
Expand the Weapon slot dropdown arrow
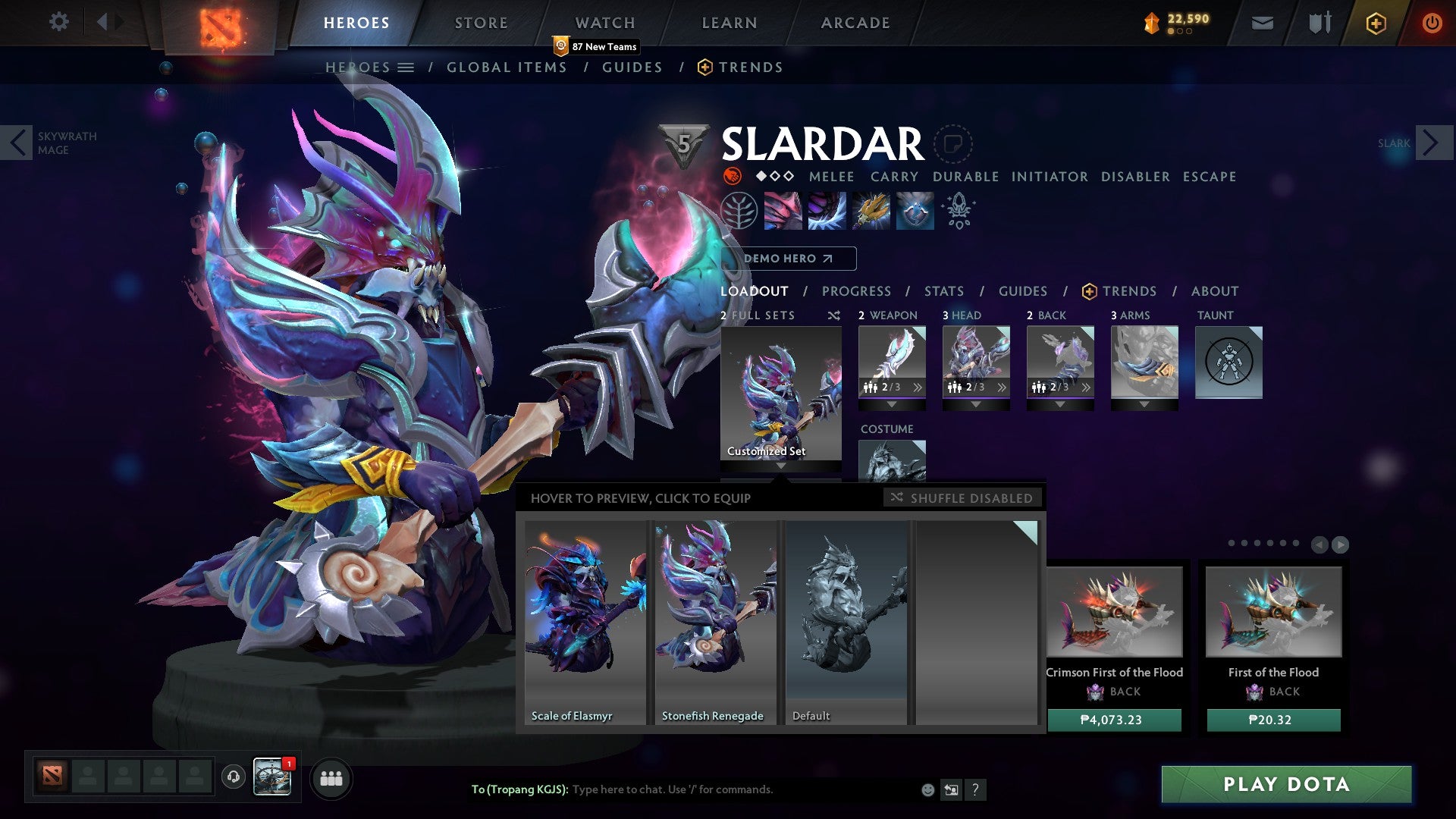[892, 404]
